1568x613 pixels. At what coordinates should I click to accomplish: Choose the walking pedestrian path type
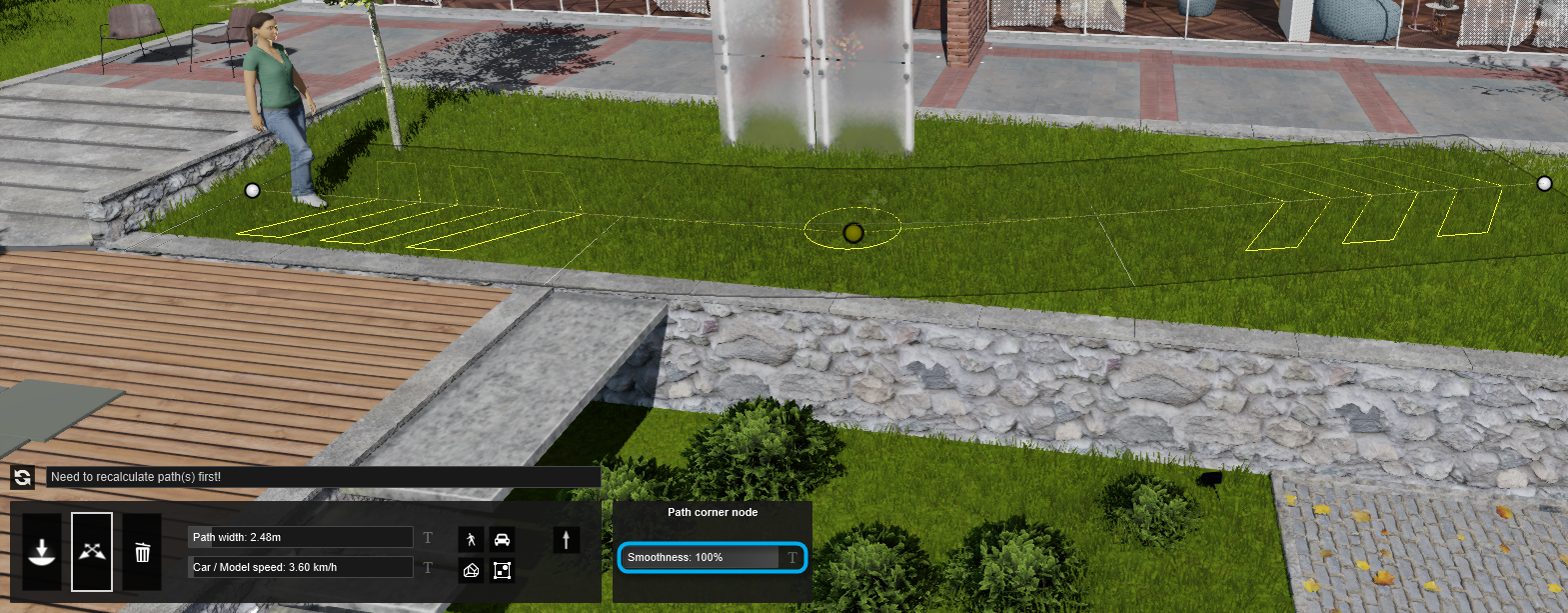click(x=471, y=540)
